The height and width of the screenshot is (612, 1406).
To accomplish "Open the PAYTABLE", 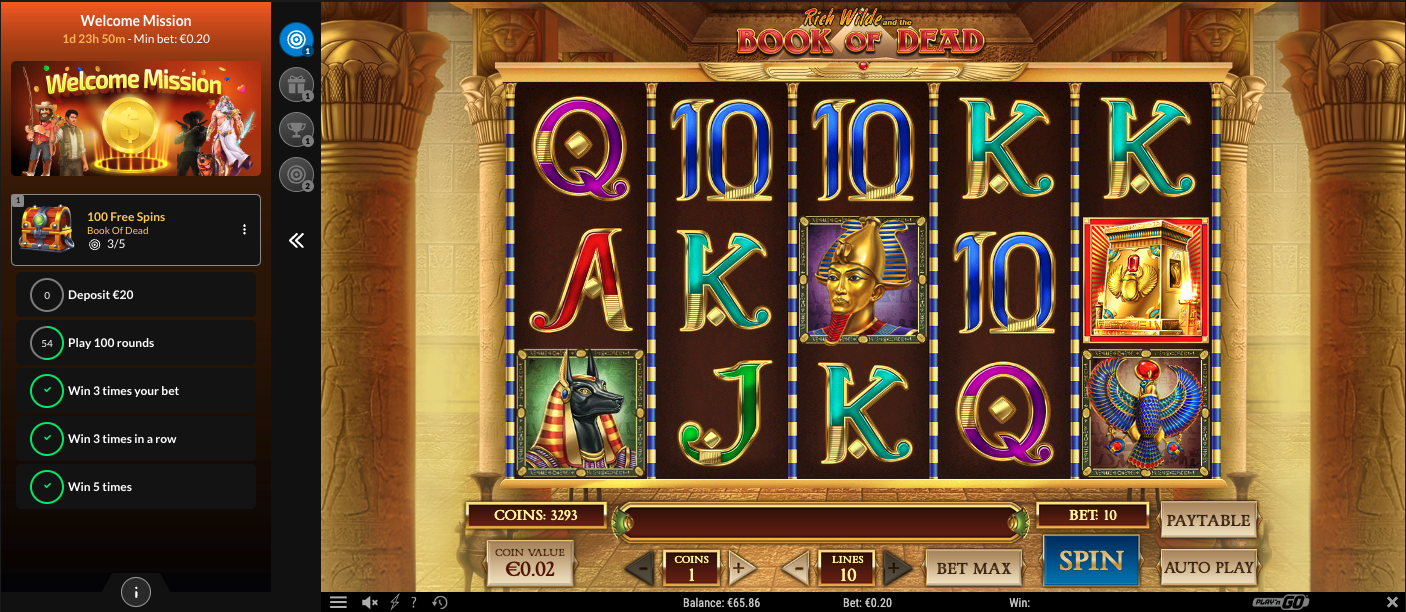I will point(1208,520).
